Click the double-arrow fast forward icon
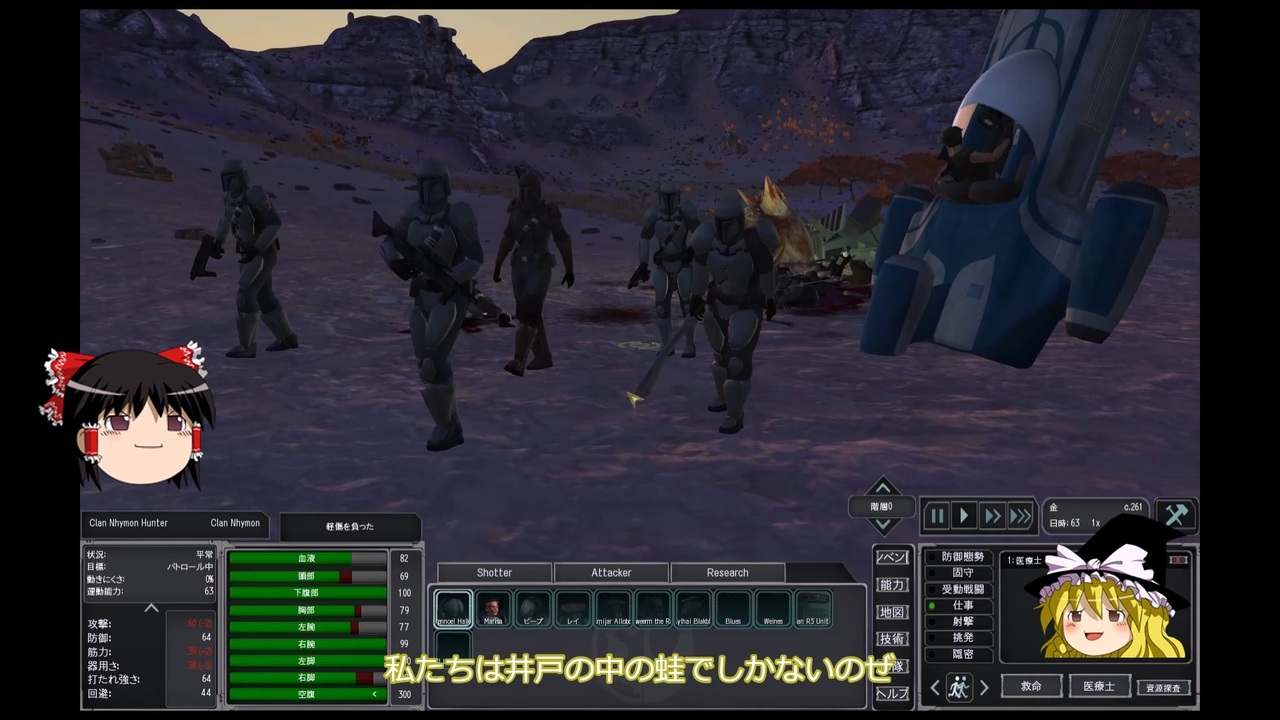This screenshot has height=720, width=1280. [x=991, y=515]
